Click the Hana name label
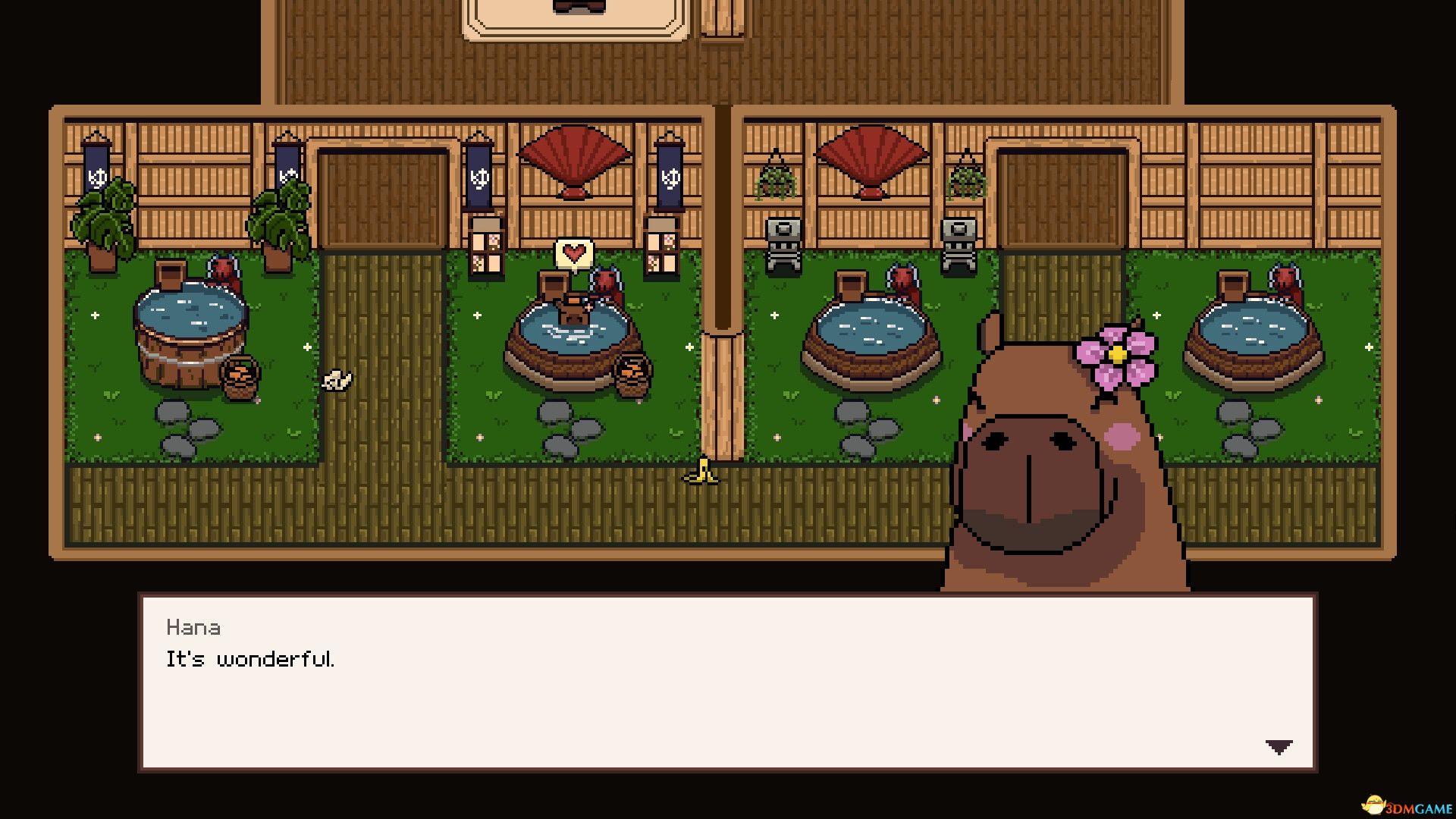1456x819 pixels. [192, 627]
